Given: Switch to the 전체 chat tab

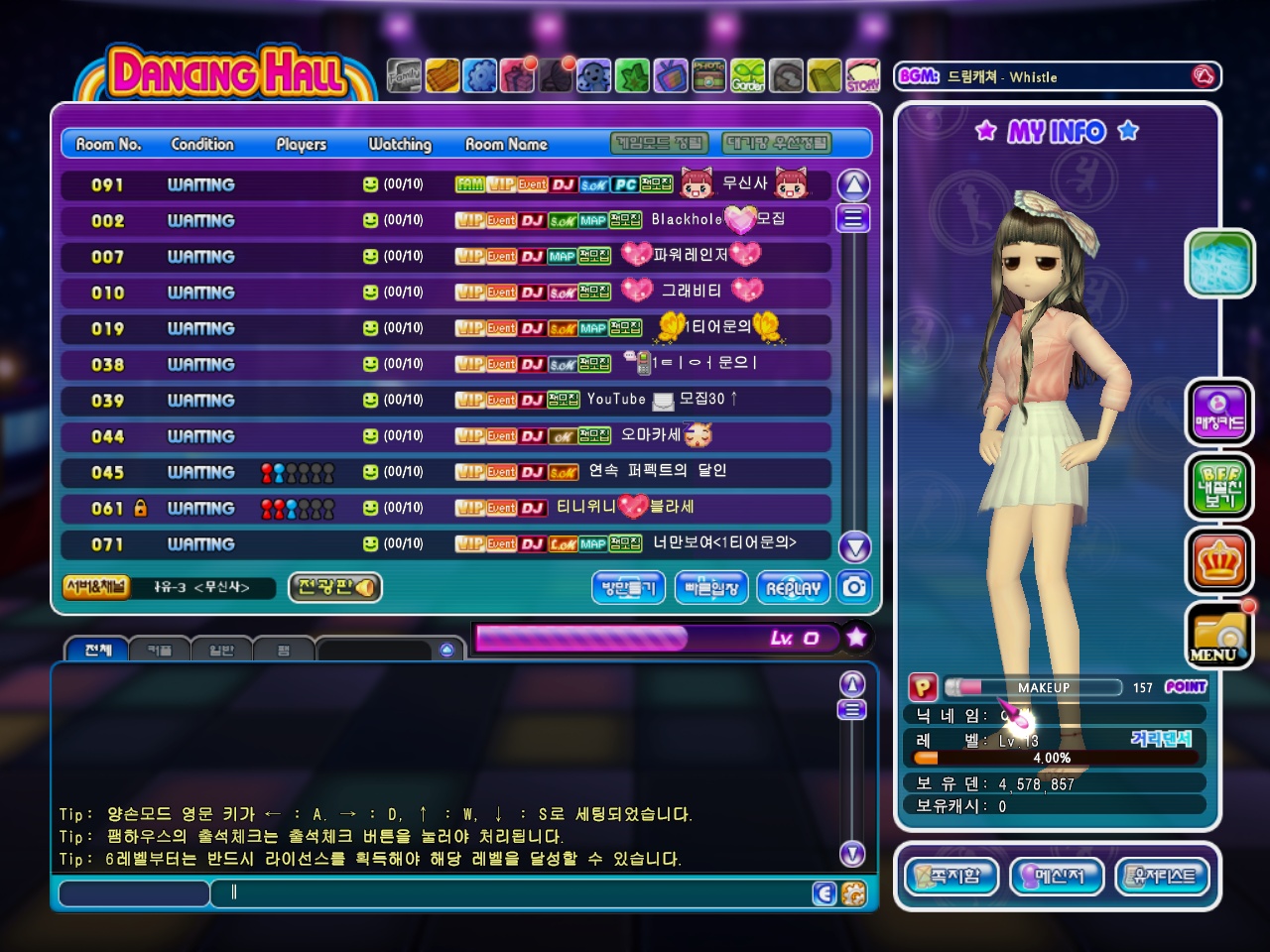Looking at the screenshot, I should pos(98,650).
